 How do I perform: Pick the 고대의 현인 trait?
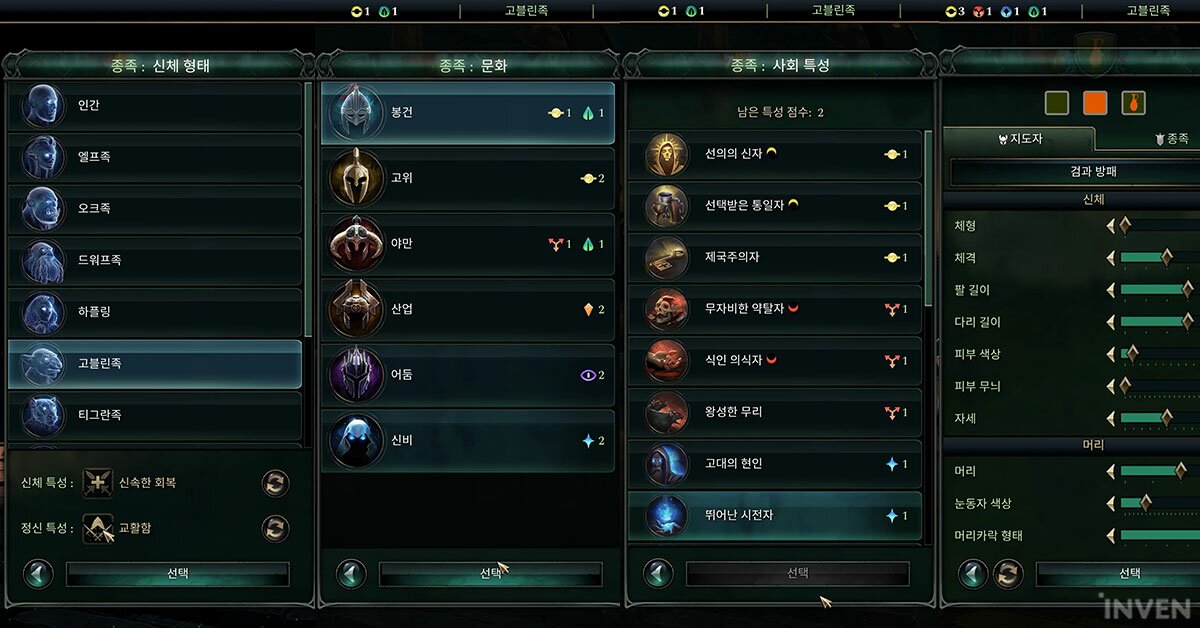(775, 465)
